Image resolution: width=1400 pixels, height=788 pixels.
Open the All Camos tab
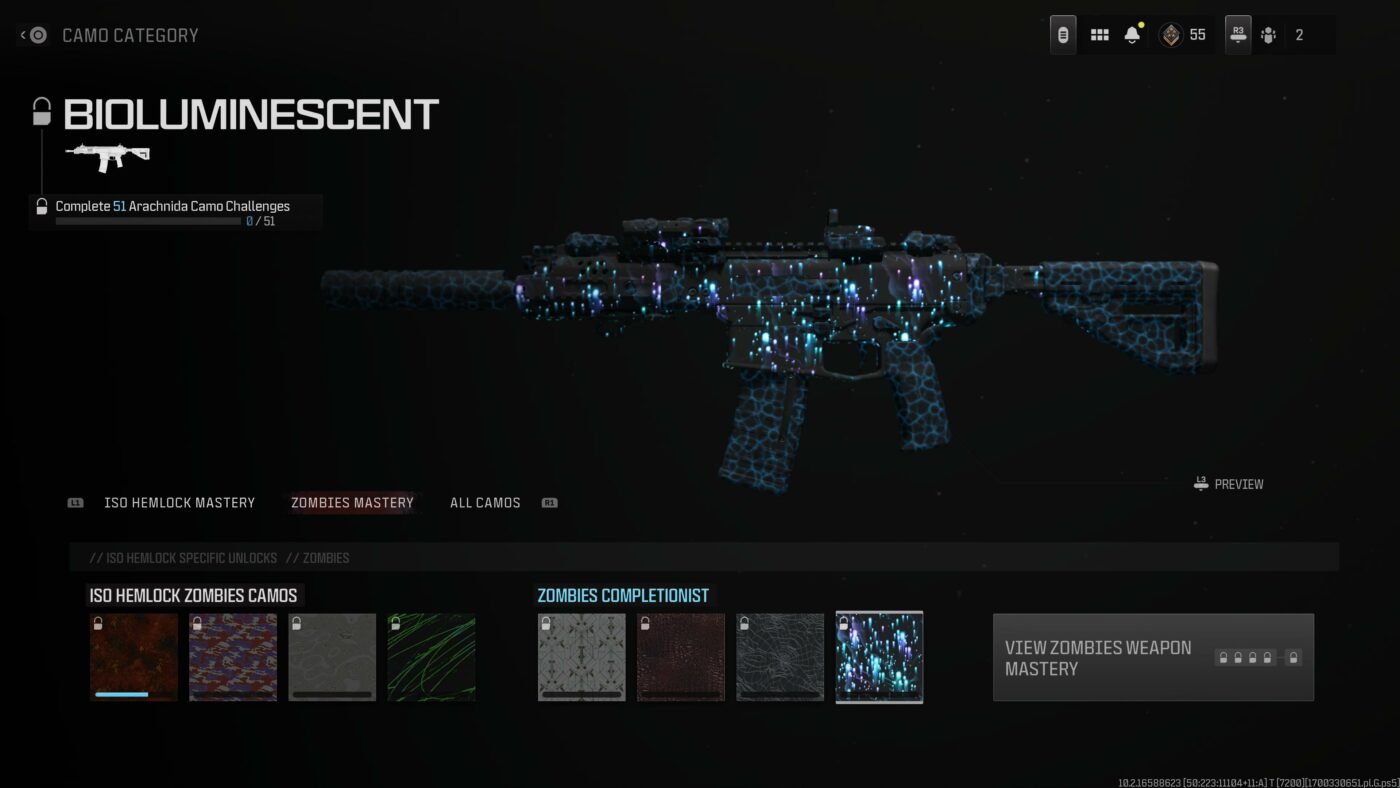click(485, 502)
